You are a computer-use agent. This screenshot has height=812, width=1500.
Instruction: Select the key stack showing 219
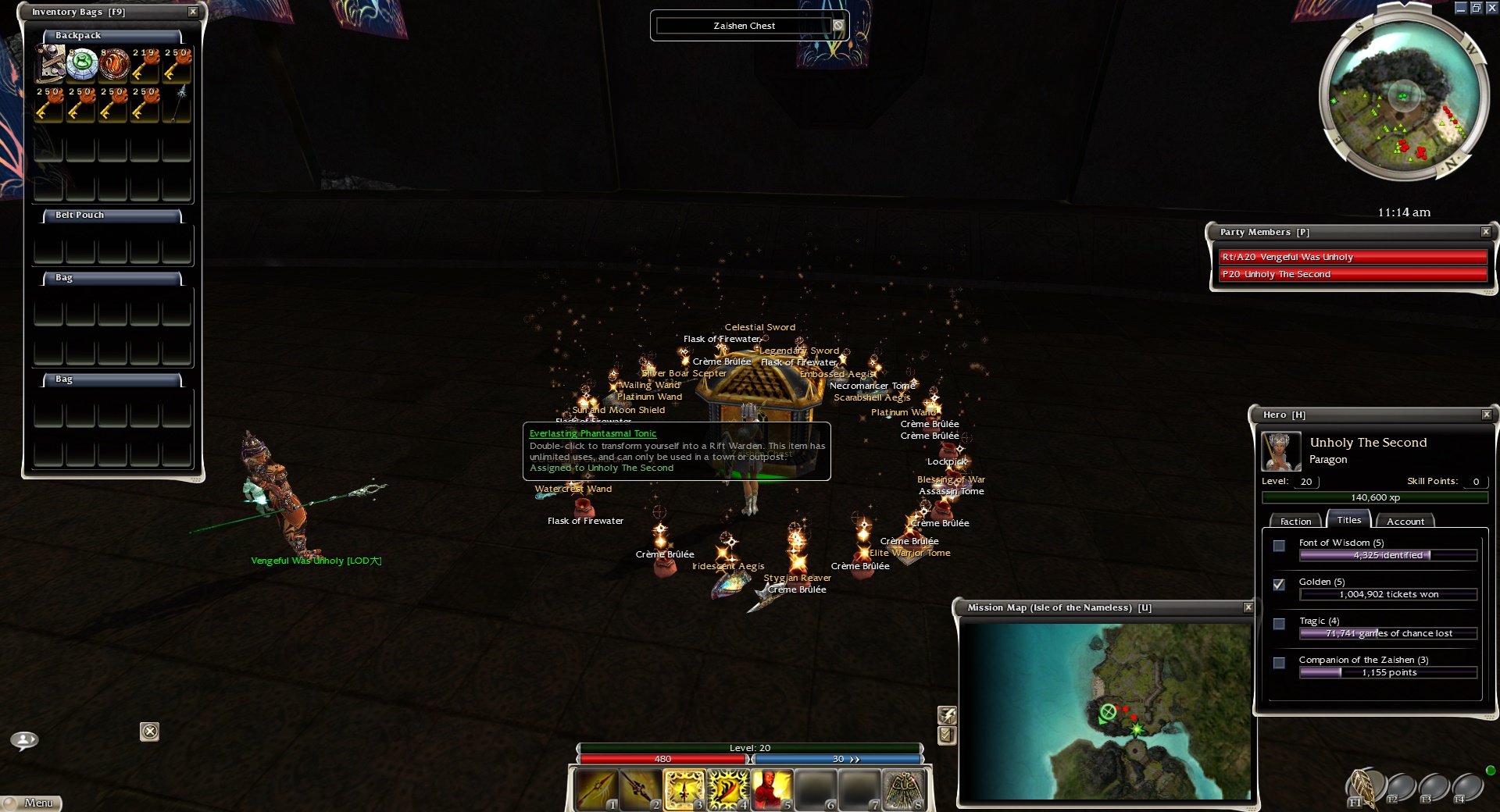pos(146,64)
